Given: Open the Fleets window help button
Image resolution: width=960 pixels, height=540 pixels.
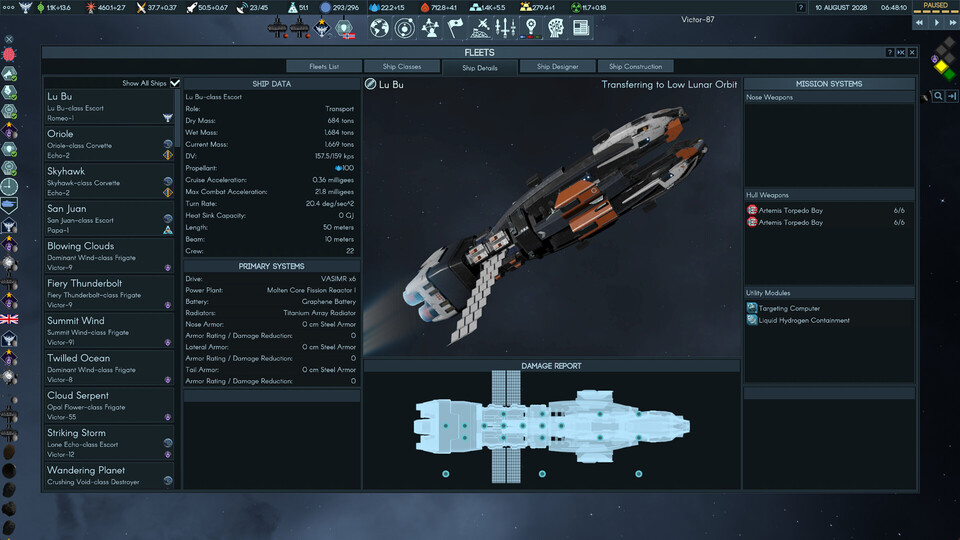Looking at the screenshot, I should [x=890, y=52].
